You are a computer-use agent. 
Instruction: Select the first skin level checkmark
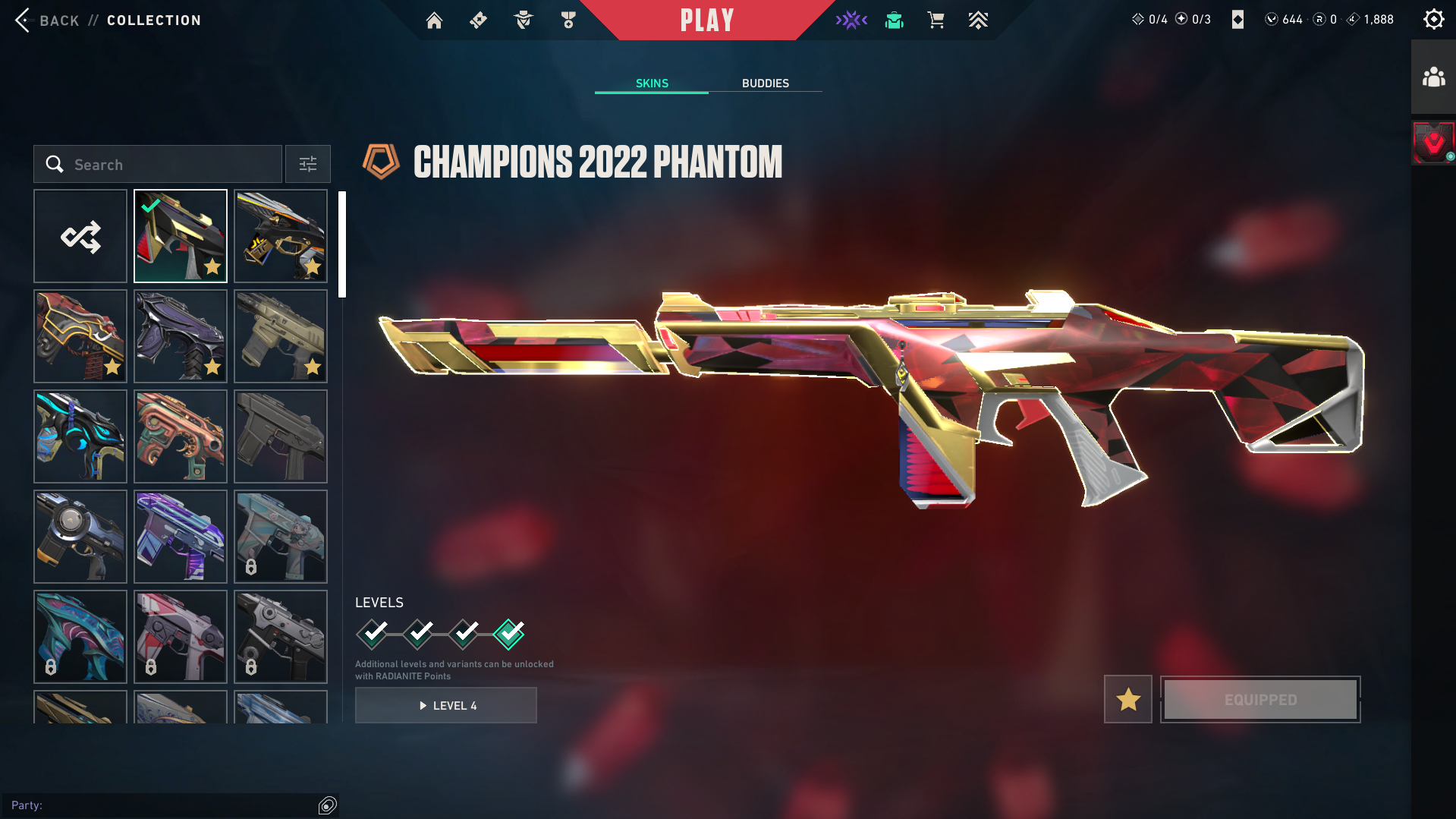[373, 634]
